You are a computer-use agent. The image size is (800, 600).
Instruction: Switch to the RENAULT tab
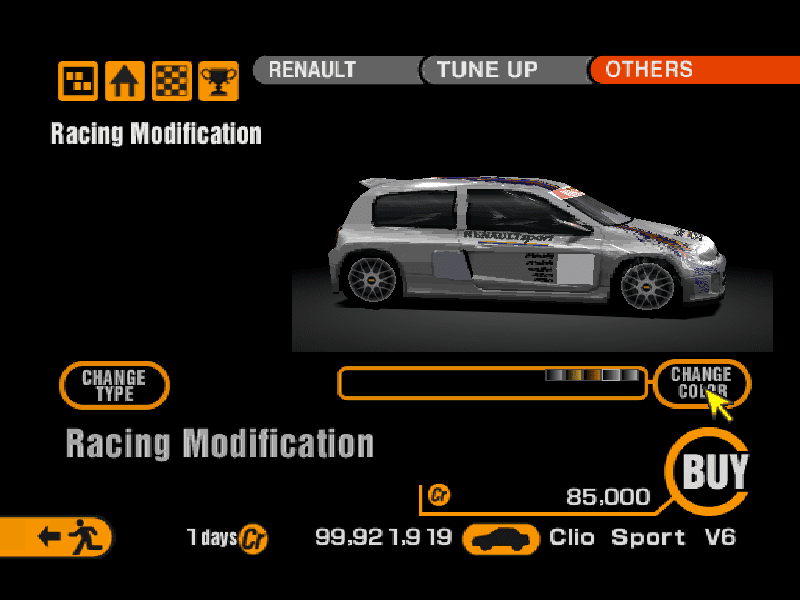coord(330,70)
